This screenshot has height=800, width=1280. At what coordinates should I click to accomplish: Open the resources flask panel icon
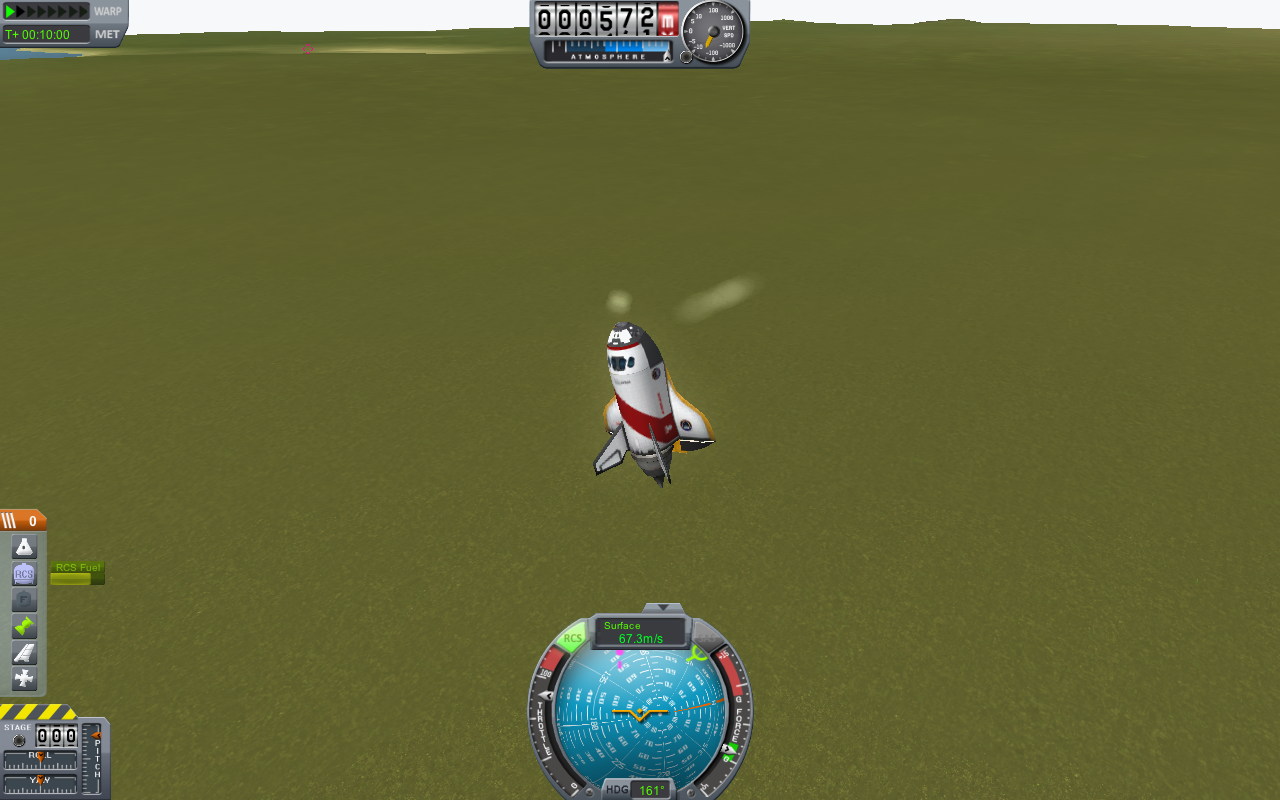pyautogui.click(x=23, y=546)
